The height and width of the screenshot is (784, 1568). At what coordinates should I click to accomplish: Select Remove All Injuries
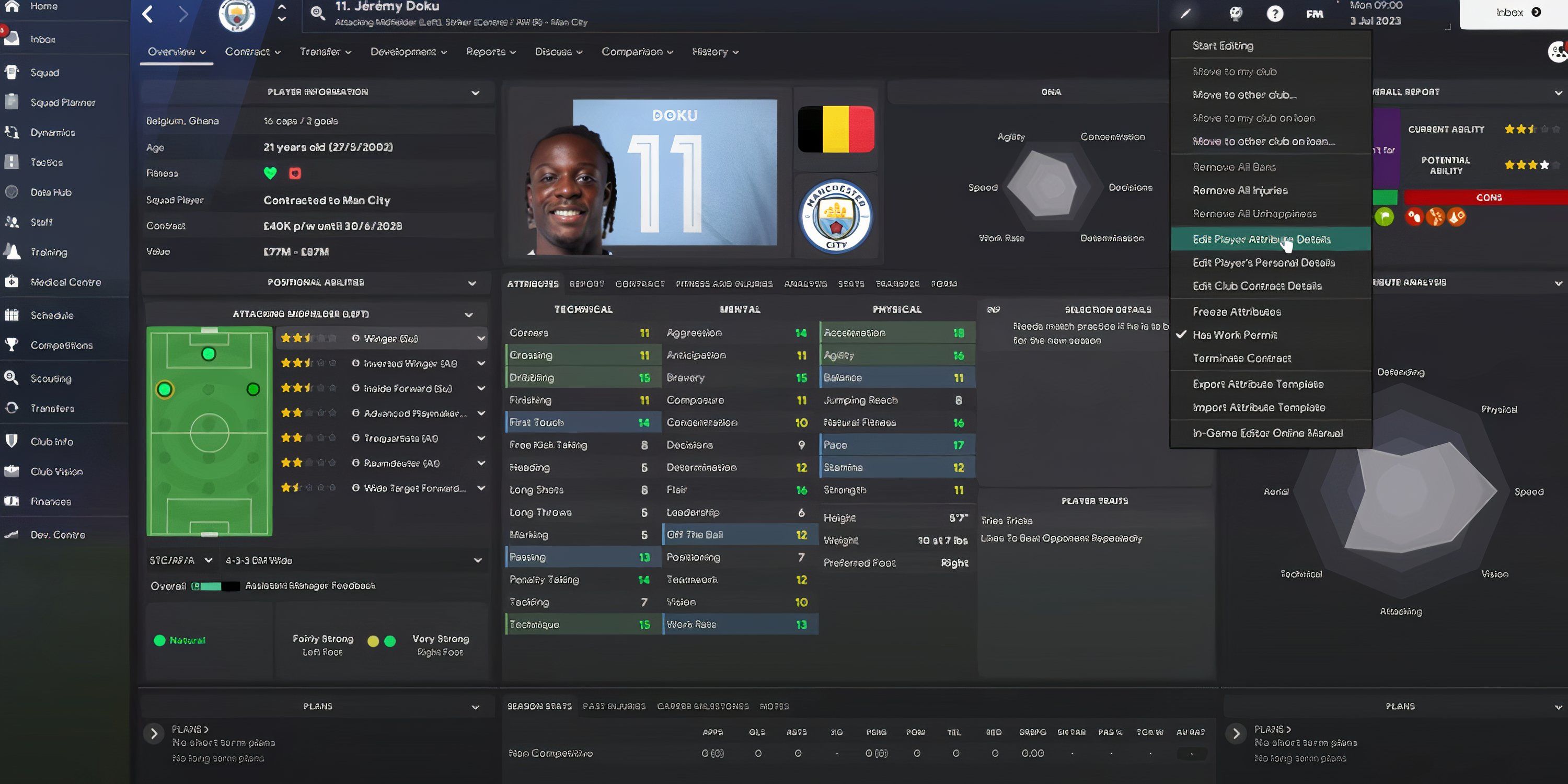[x=1239, y=190]
